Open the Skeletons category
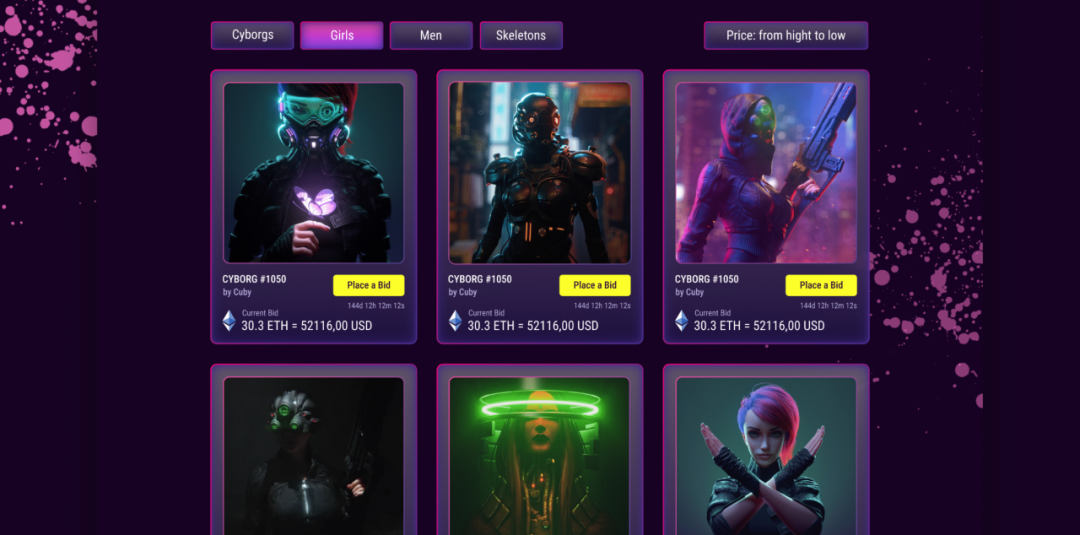Viewport: 1080px width, 535px height. pyautogui.click(x=521, y=36)
